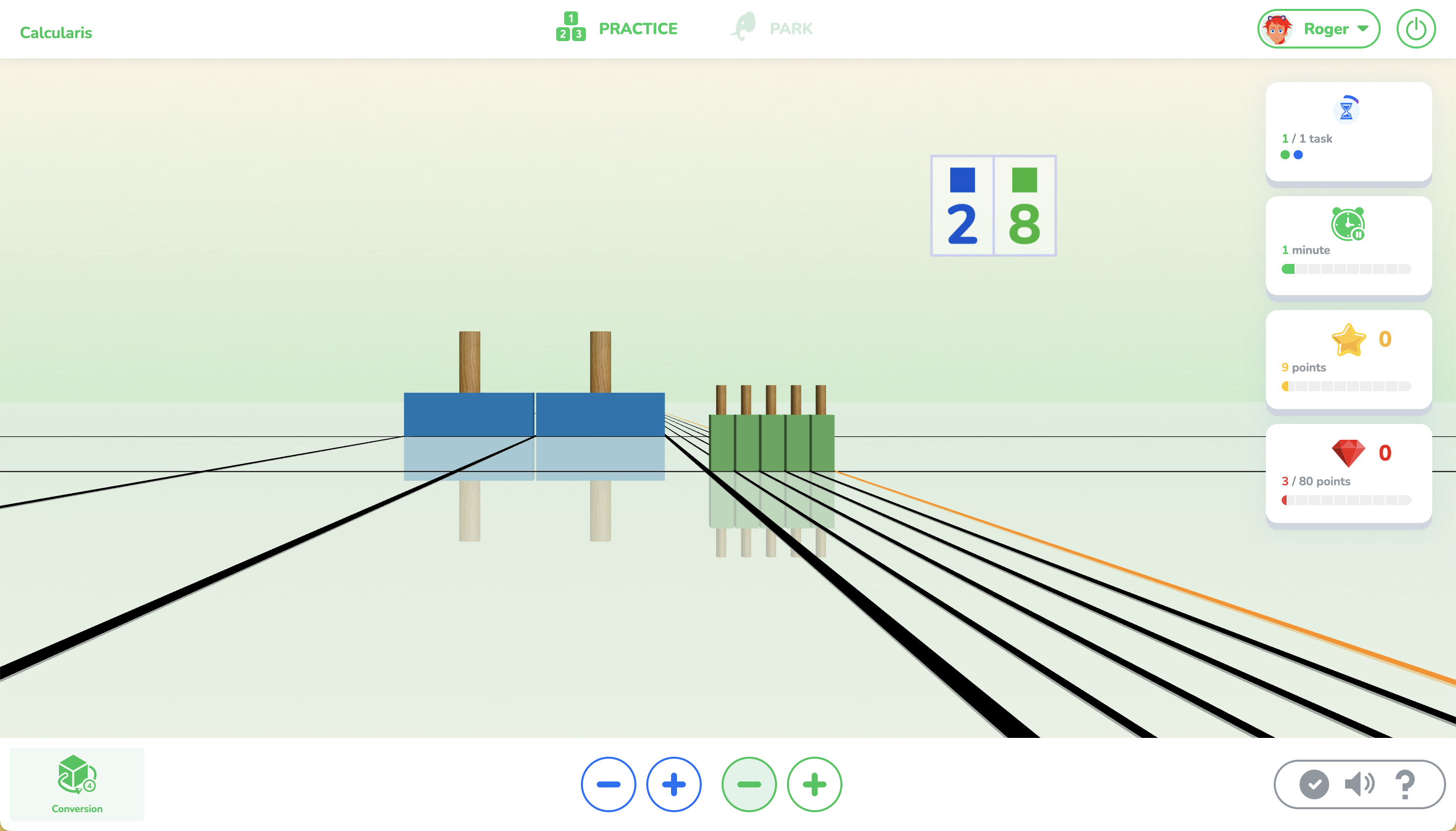Image resolution: width=1456 pixels, height=831 pixels.
Task: Click the blue task progress dot
Action: pyautogui.click(x=1299, y=155)
